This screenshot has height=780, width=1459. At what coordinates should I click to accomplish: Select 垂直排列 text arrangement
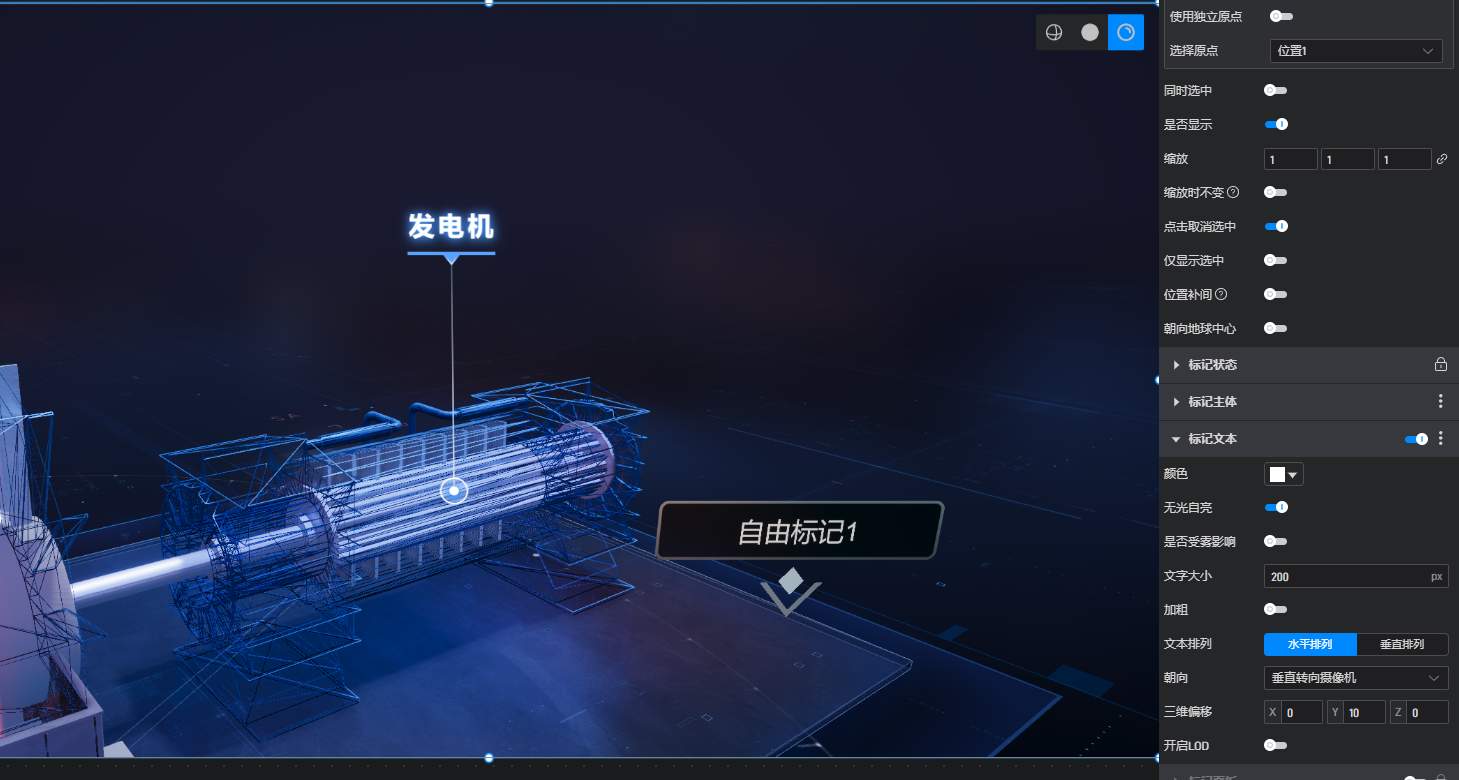[1402, 644]
